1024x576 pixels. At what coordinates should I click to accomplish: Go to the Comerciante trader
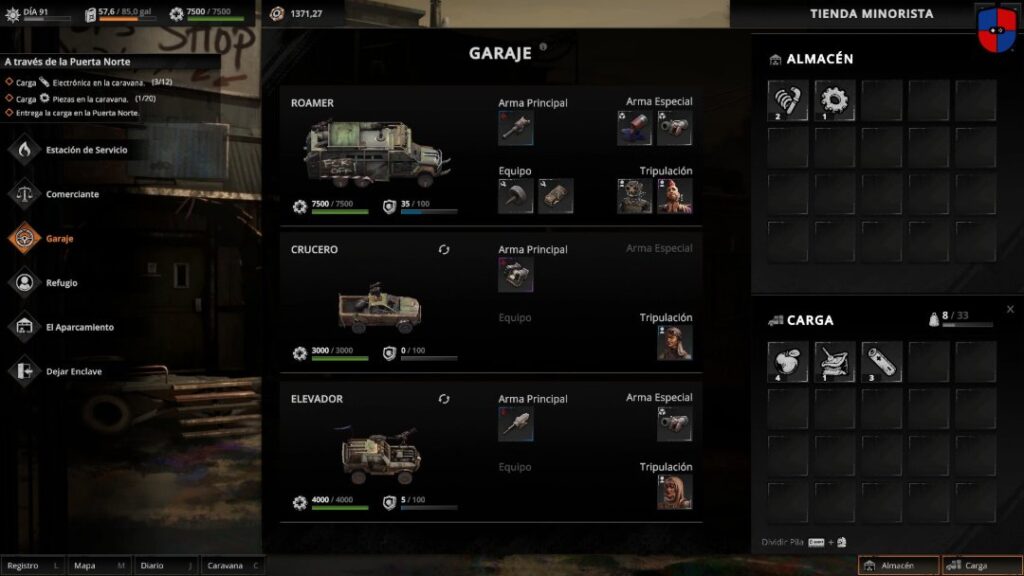[x=72, y=194]
